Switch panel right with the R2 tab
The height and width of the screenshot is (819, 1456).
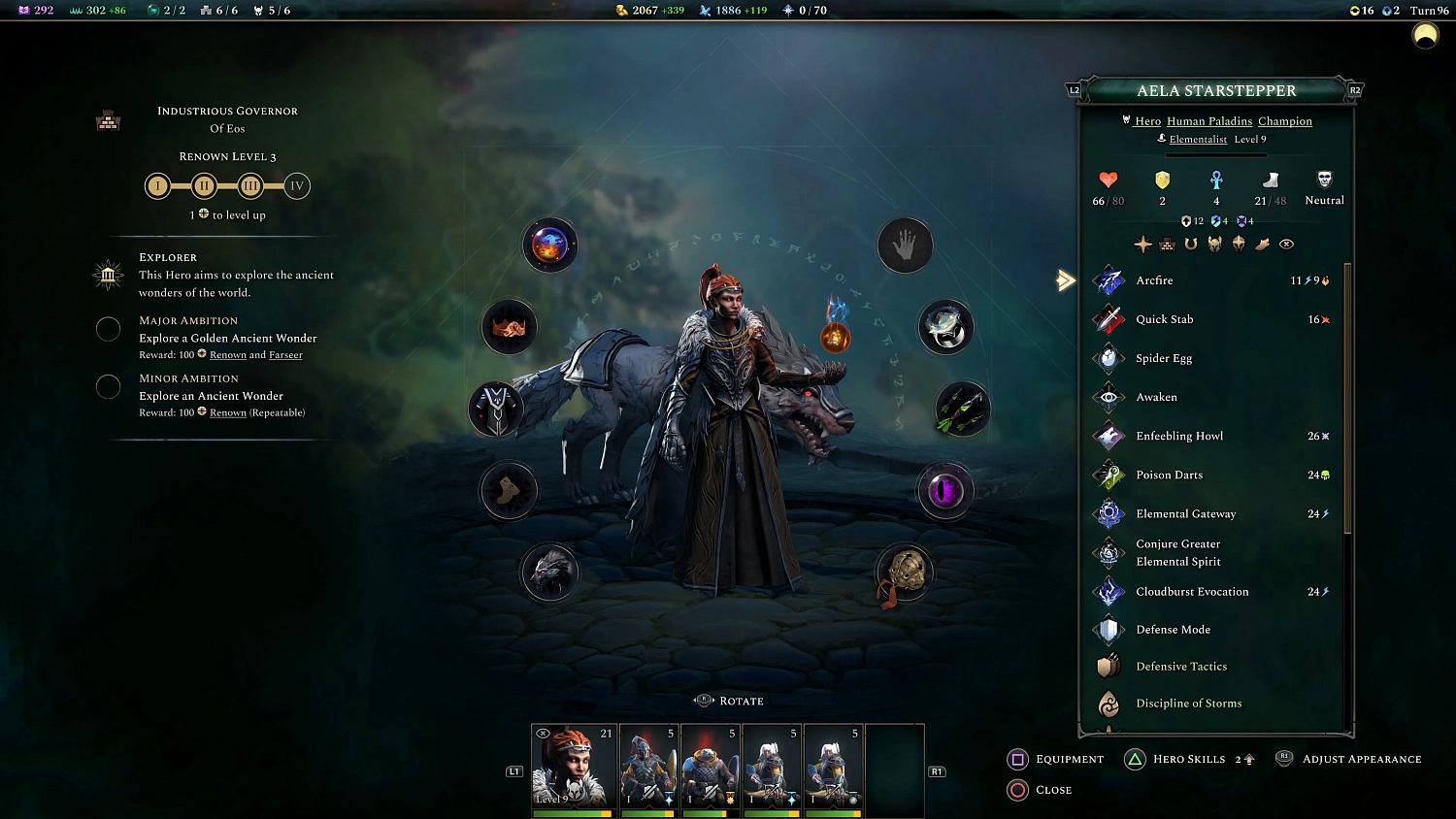coord(1355,88)
